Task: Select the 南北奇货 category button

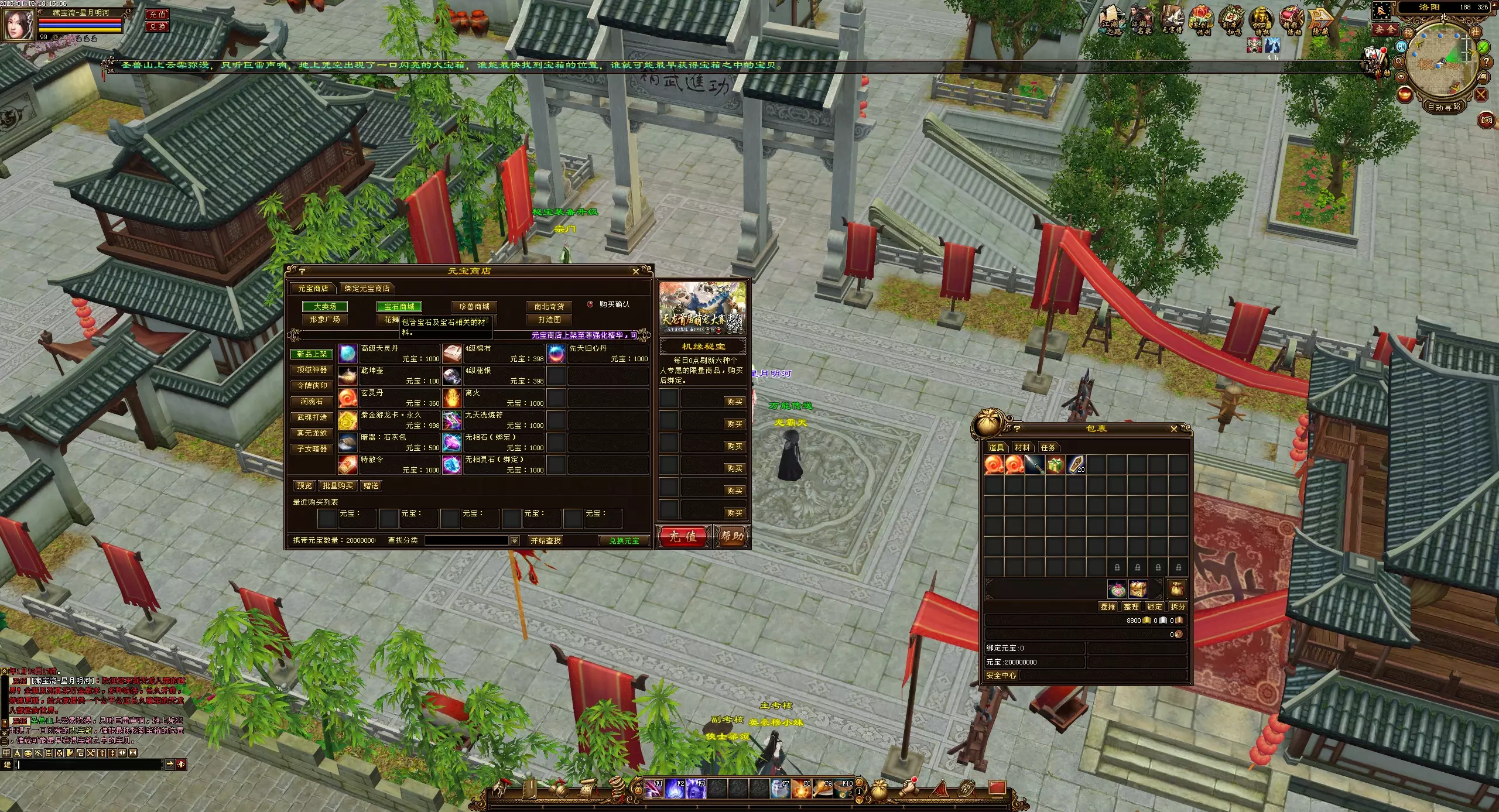Action: (549, 307)
